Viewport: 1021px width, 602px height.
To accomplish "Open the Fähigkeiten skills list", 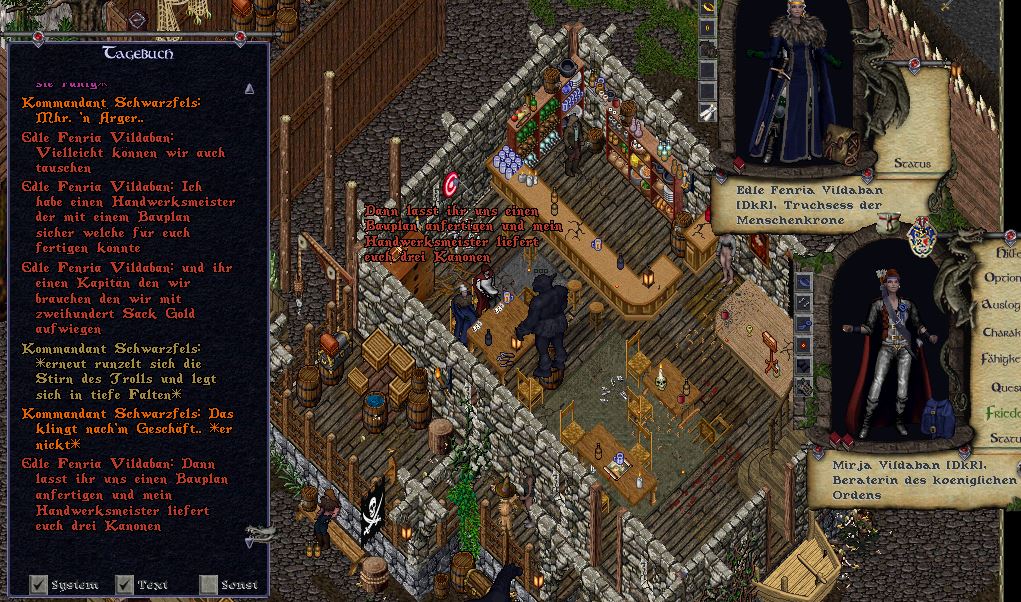I will [1002, 358].
